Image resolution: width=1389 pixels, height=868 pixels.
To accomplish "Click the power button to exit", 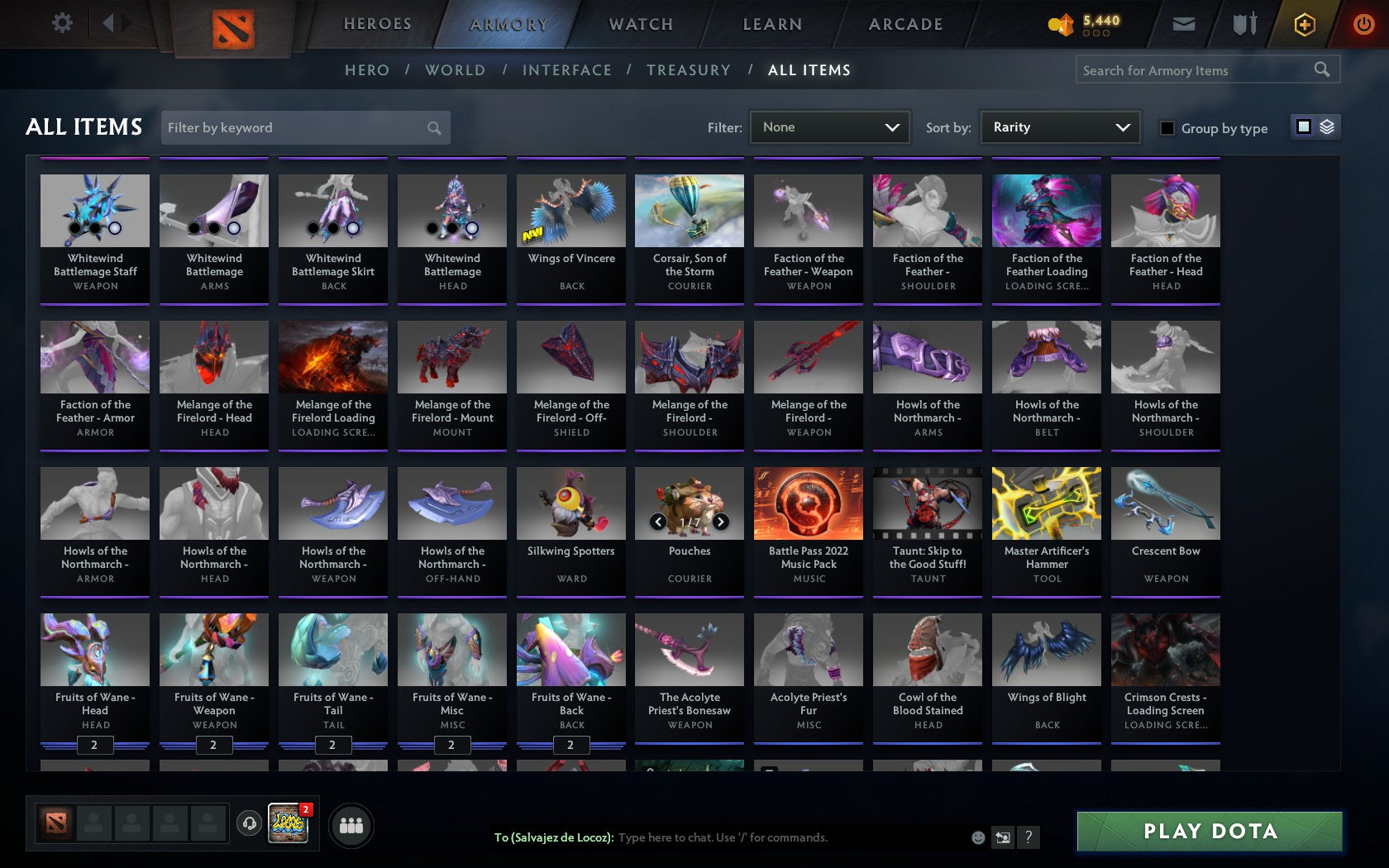I will 1363,24.
